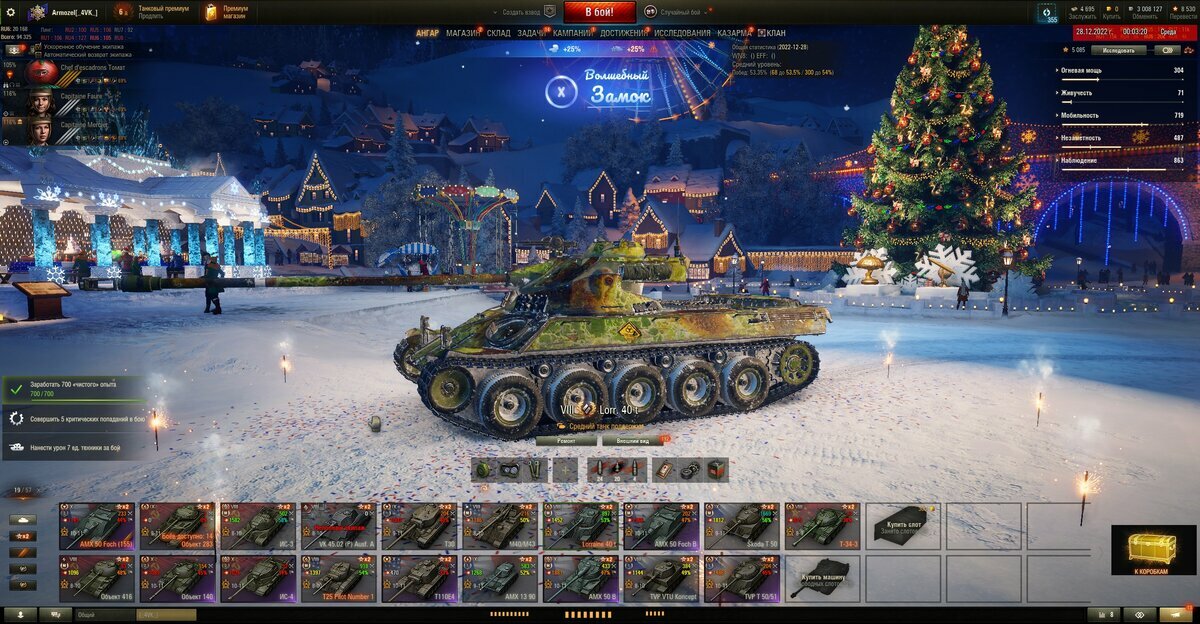Buy a new garage slot via Купить слот
Image resolution: width=1200 pixels, height=624 pixels.
pyautogui.click(x=903, y=526)
